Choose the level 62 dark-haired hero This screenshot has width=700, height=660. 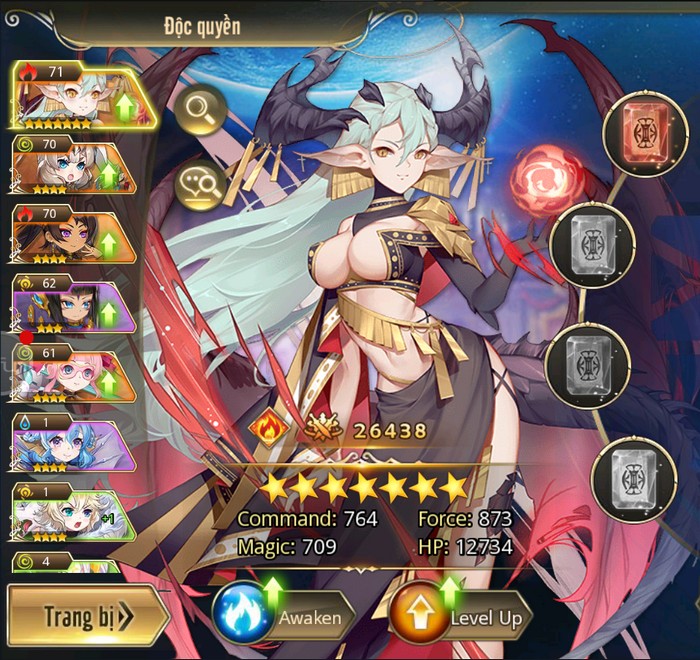(x=72, y=302)
